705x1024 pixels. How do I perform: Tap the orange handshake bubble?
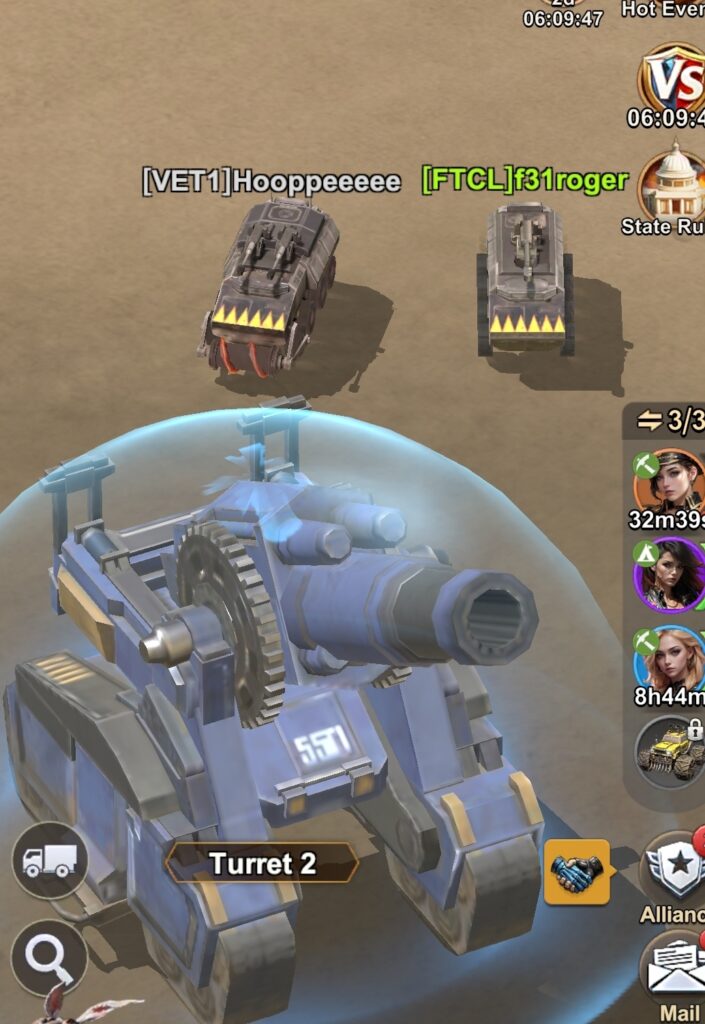tap(577, 872)
